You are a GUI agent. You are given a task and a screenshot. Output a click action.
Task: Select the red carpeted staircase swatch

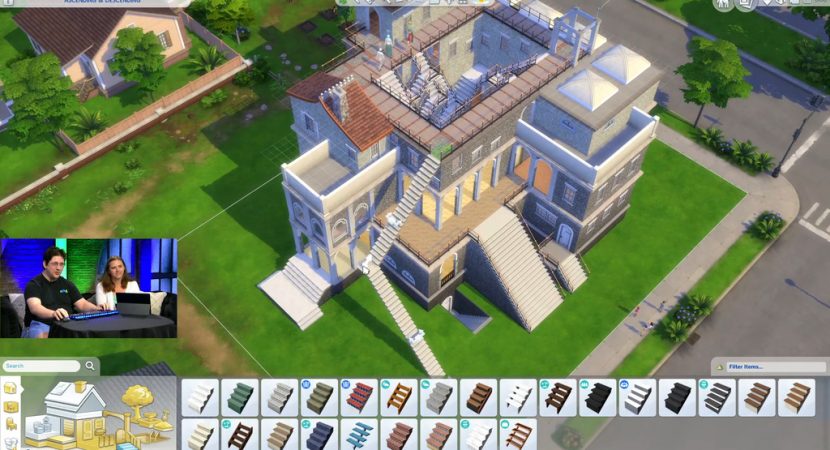tap(359, 397)
